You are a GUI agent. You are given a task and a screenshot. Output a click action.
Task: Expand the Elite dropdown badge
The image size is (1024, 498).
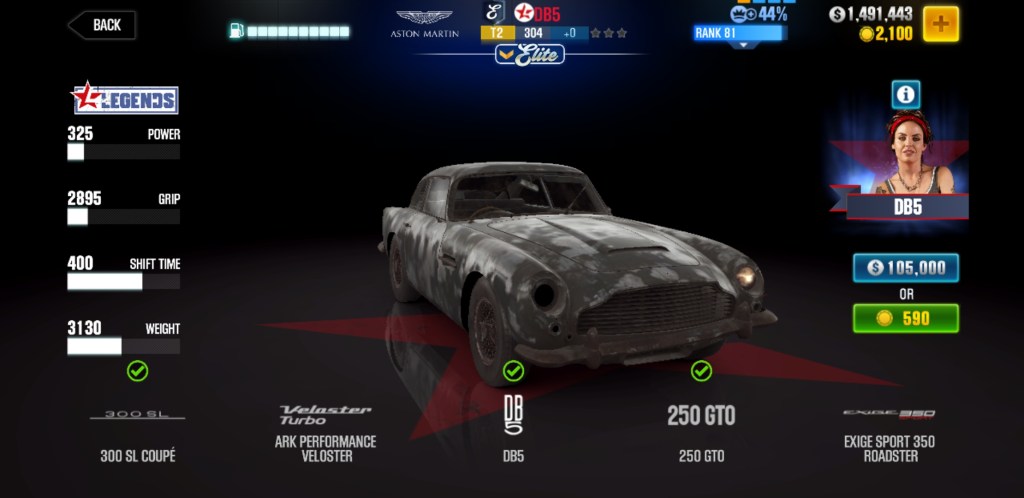pos(529,55)
